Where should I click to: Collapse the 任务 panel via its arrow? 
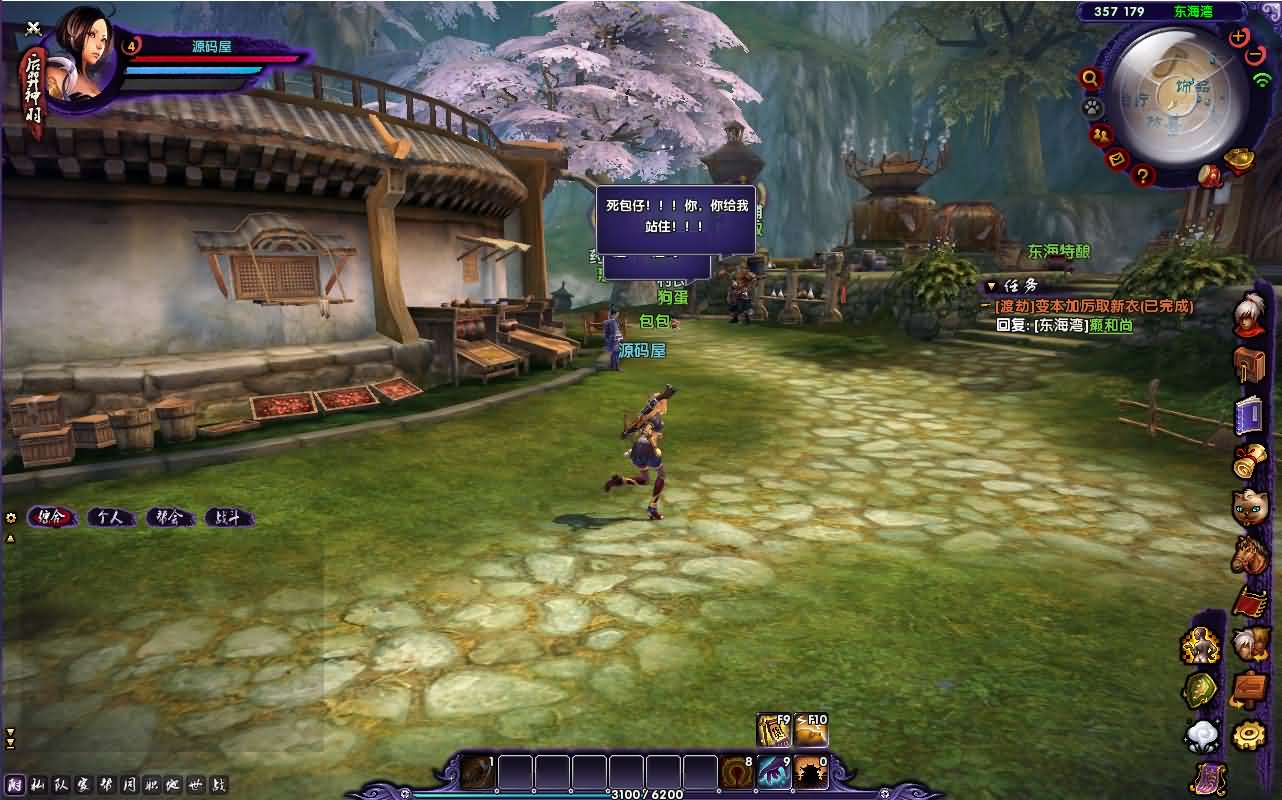[993, 286]
